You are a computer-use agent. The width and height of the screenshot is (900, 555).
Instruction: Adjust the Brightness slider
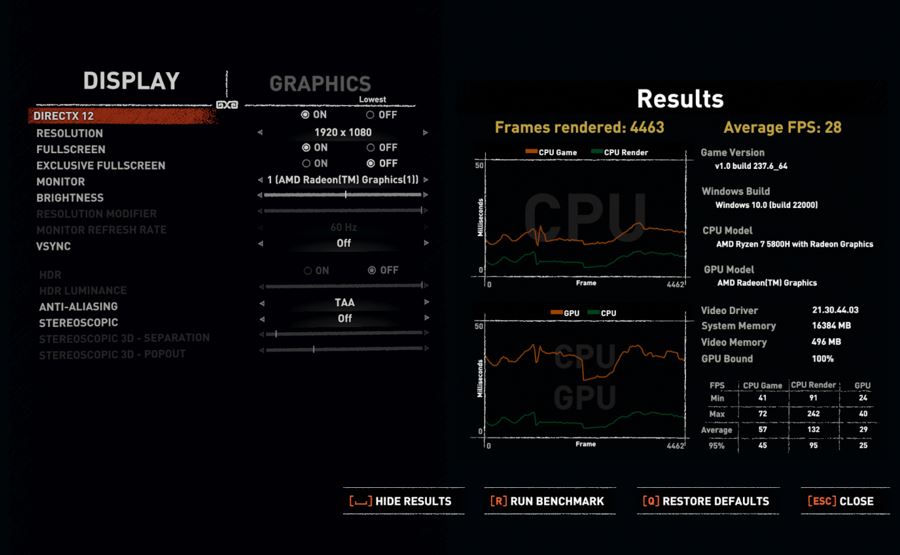[x=343, y=196]
